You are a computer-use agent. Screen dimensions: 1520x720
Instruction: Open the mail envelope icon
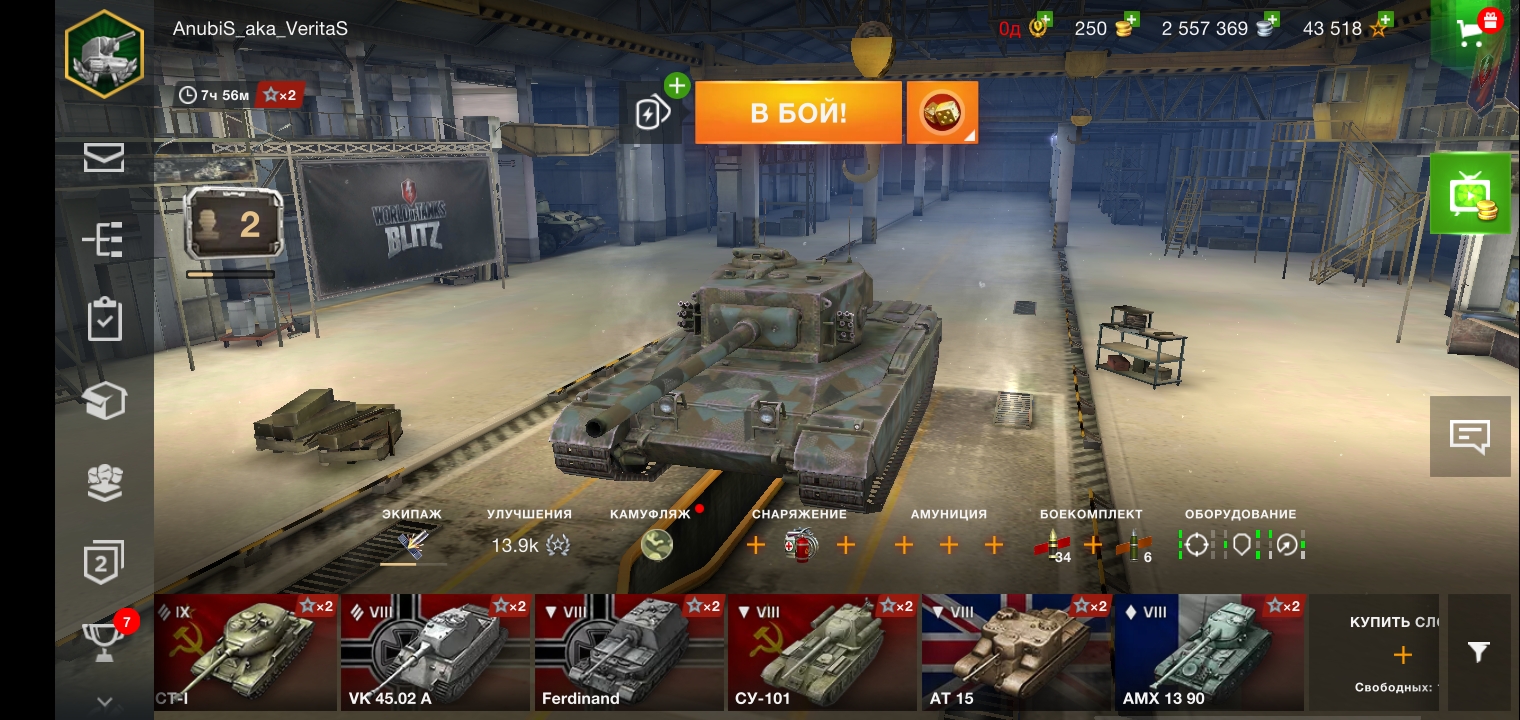tap(104, 158)
